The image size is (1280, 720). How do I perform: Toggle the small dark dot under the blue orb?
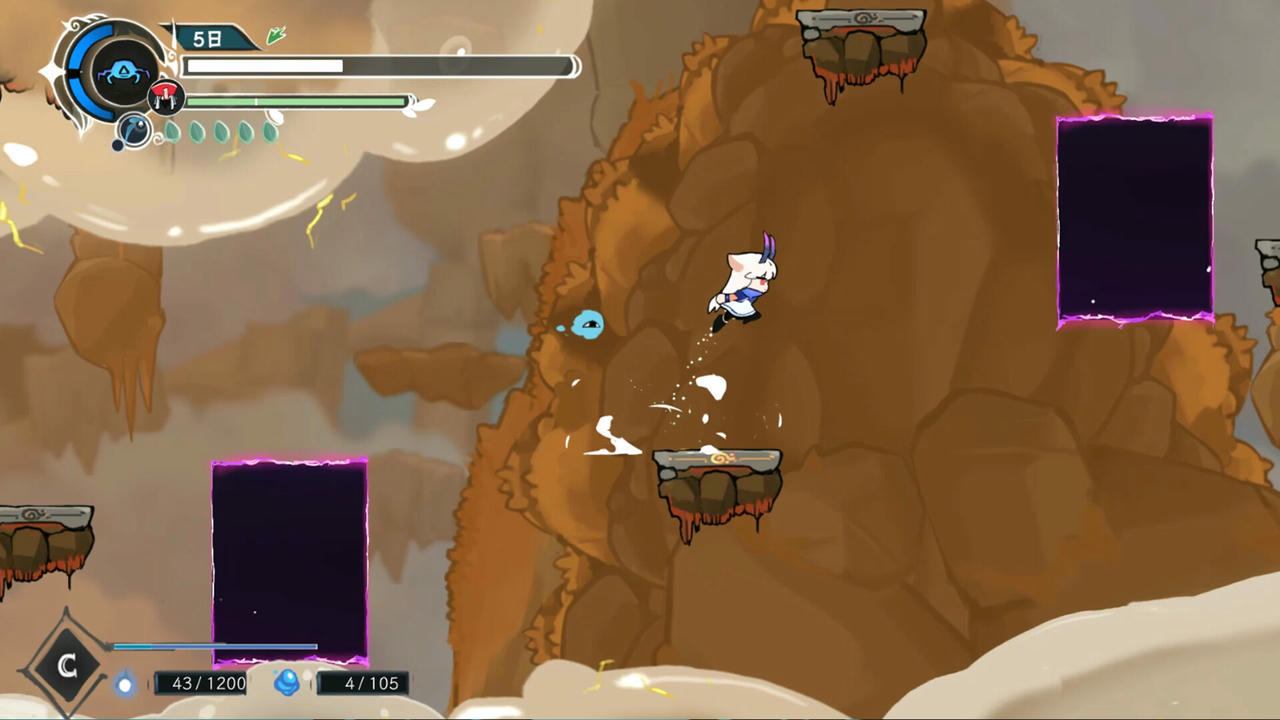point(118,144)
